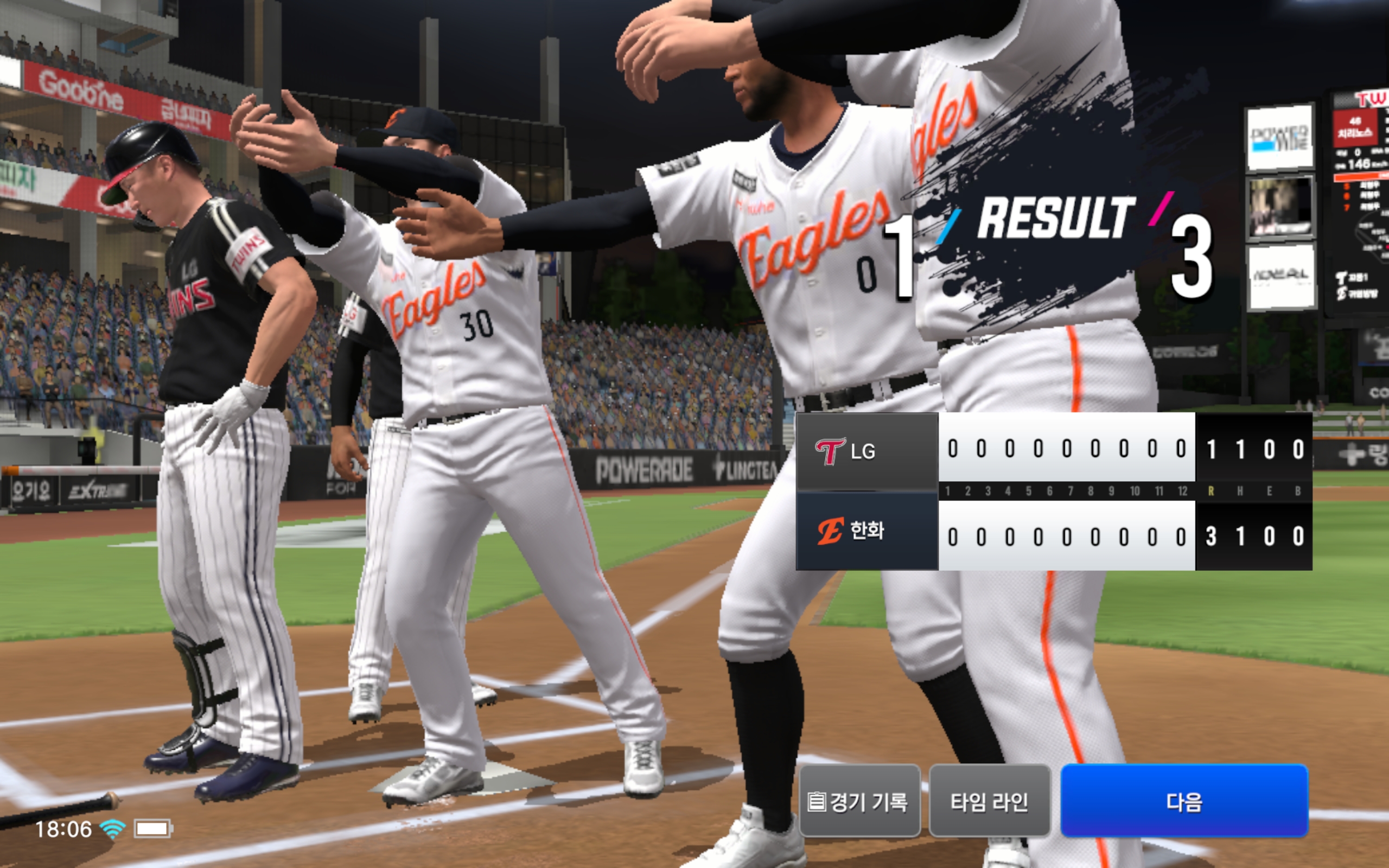Open the 경기 기록 game record

point(859,801)
